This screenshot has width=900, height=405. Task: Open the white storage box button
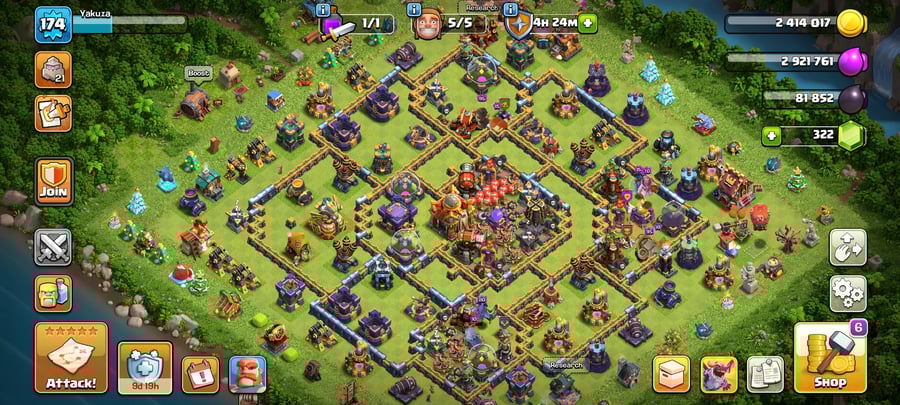click(671, 374)
